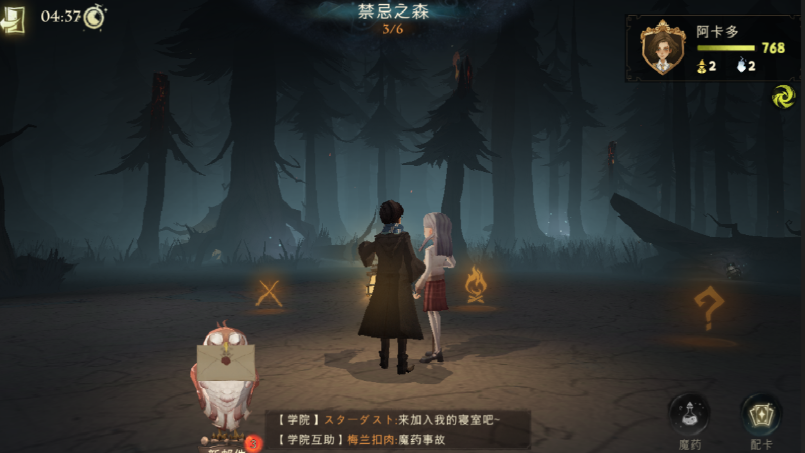The width and height of the screenshot is (805, 453).
Task: Select the question mark mystery marker
Action: point(707,310)
